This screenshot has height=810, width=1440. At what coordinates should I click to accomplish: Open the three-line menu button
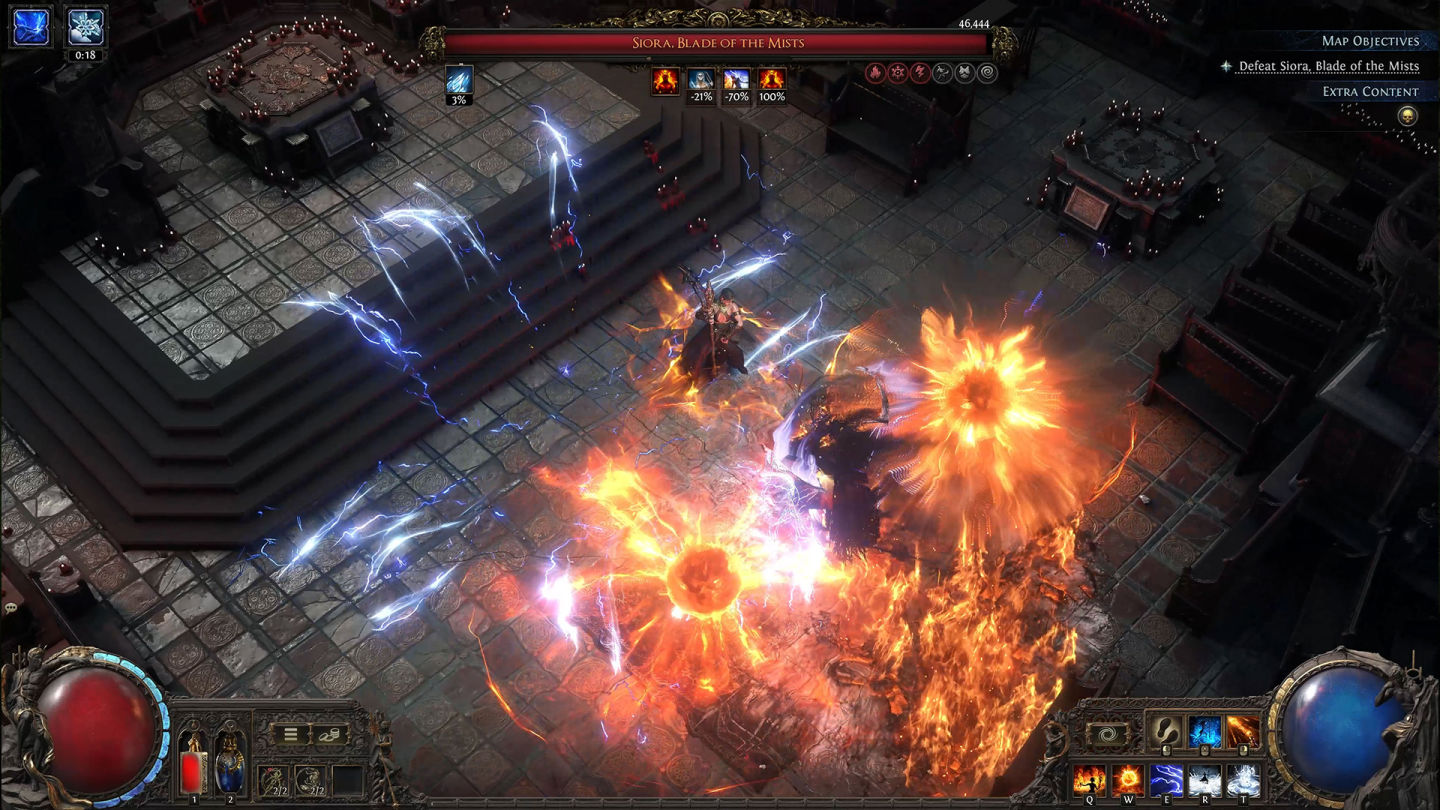[x=290, y=734]
